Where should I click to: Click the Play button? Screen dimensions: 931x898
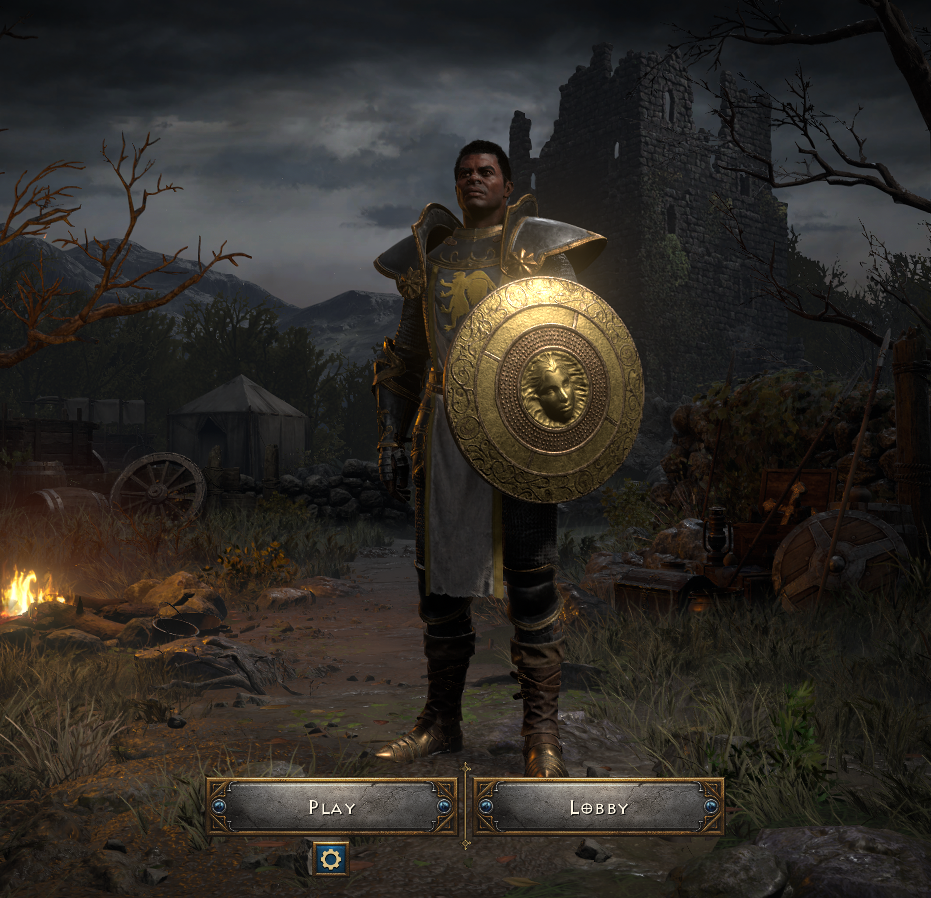331,807
